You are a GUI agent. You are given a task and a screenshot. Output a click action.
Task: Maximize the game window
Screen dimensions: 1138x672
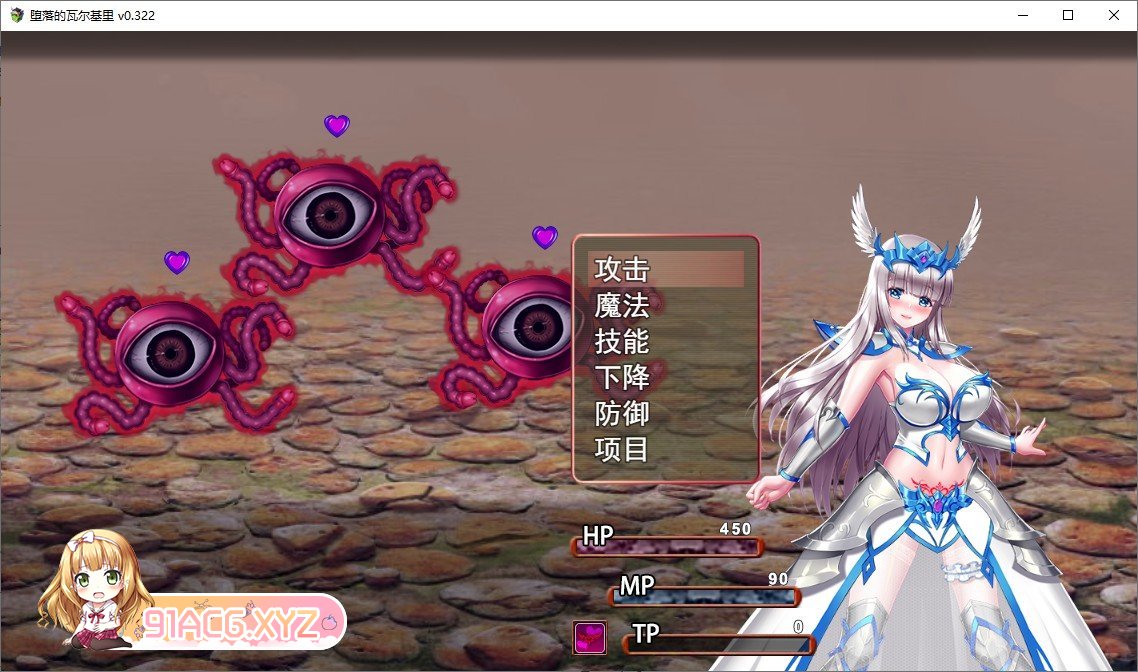[x=1068, y=15]
